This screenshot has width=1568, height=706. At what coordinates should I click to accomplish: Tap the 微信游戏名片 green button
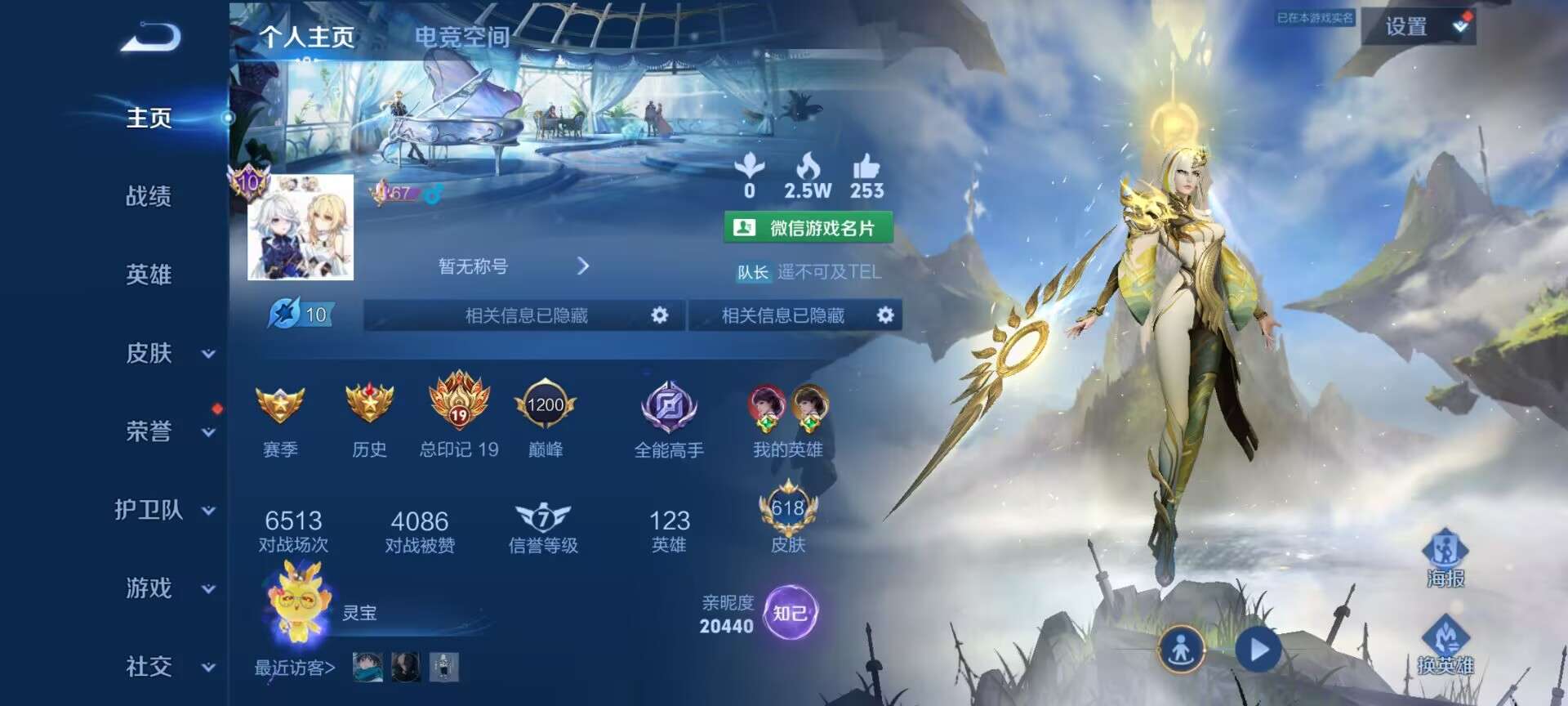(808, 228)
